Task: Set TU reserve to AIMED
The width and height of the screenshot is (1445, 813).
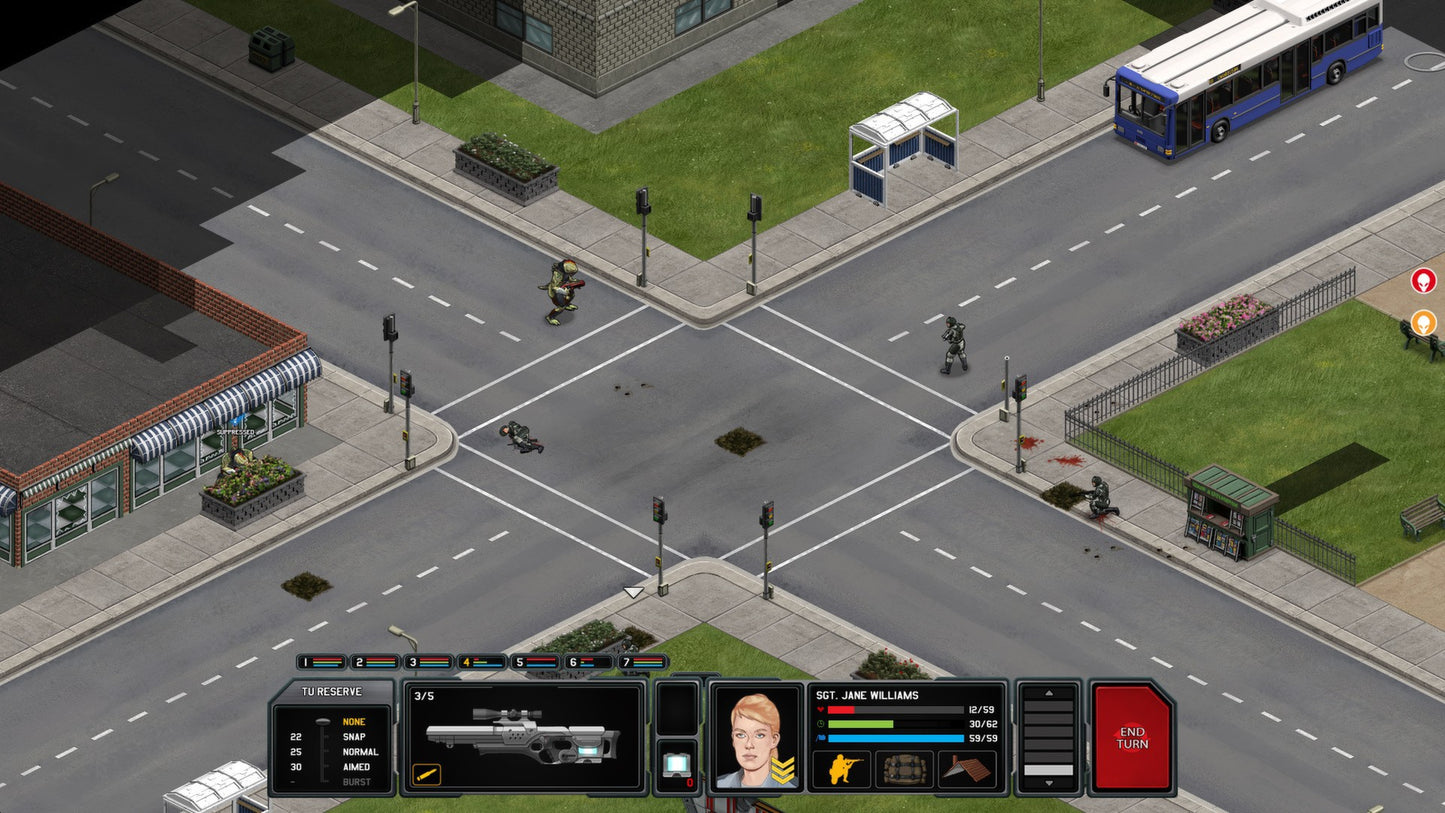Action: 356,766
